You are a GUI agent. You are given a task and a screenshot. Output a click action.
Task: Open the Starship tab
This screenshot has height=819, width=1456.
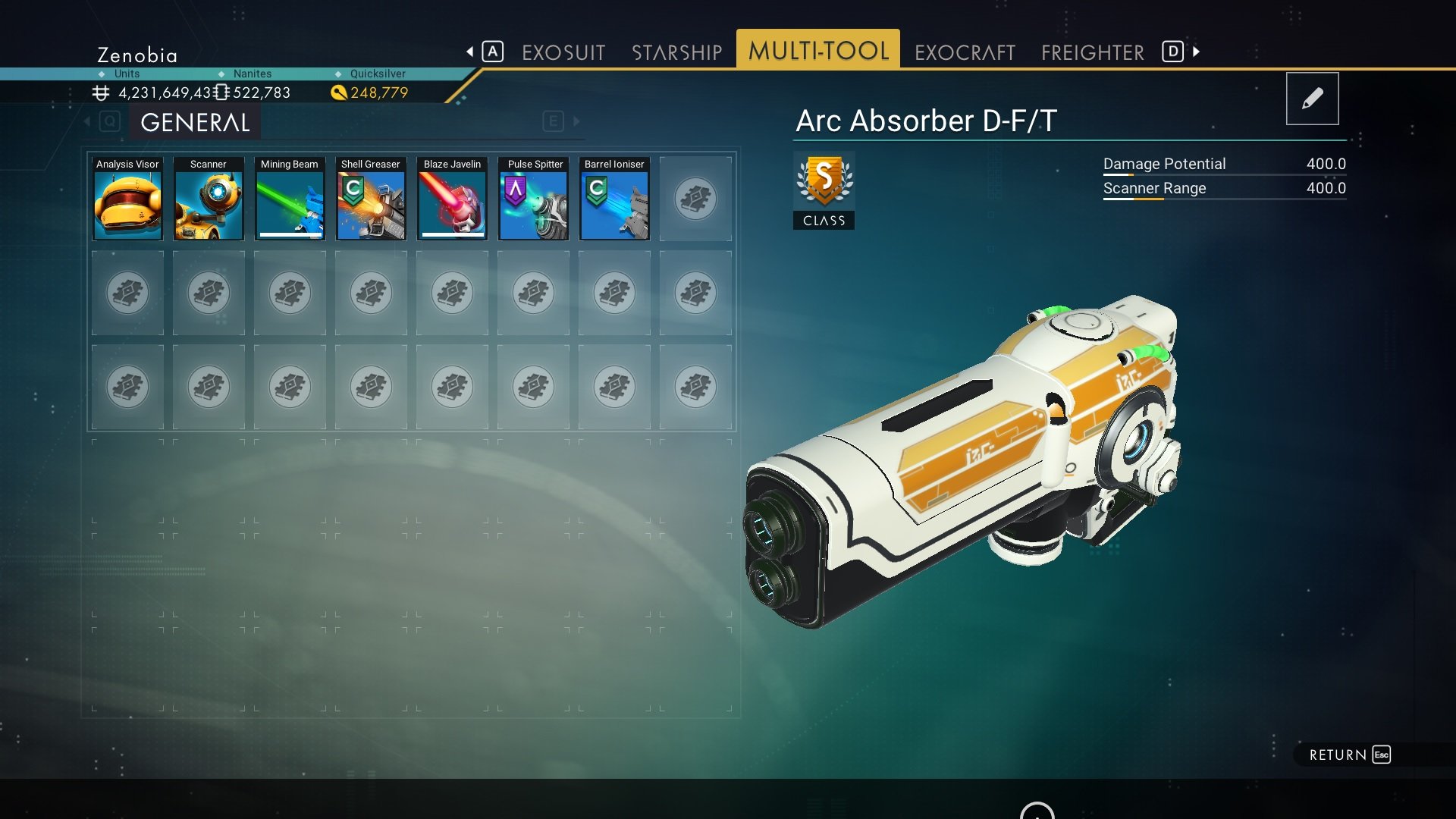(676, 52)
